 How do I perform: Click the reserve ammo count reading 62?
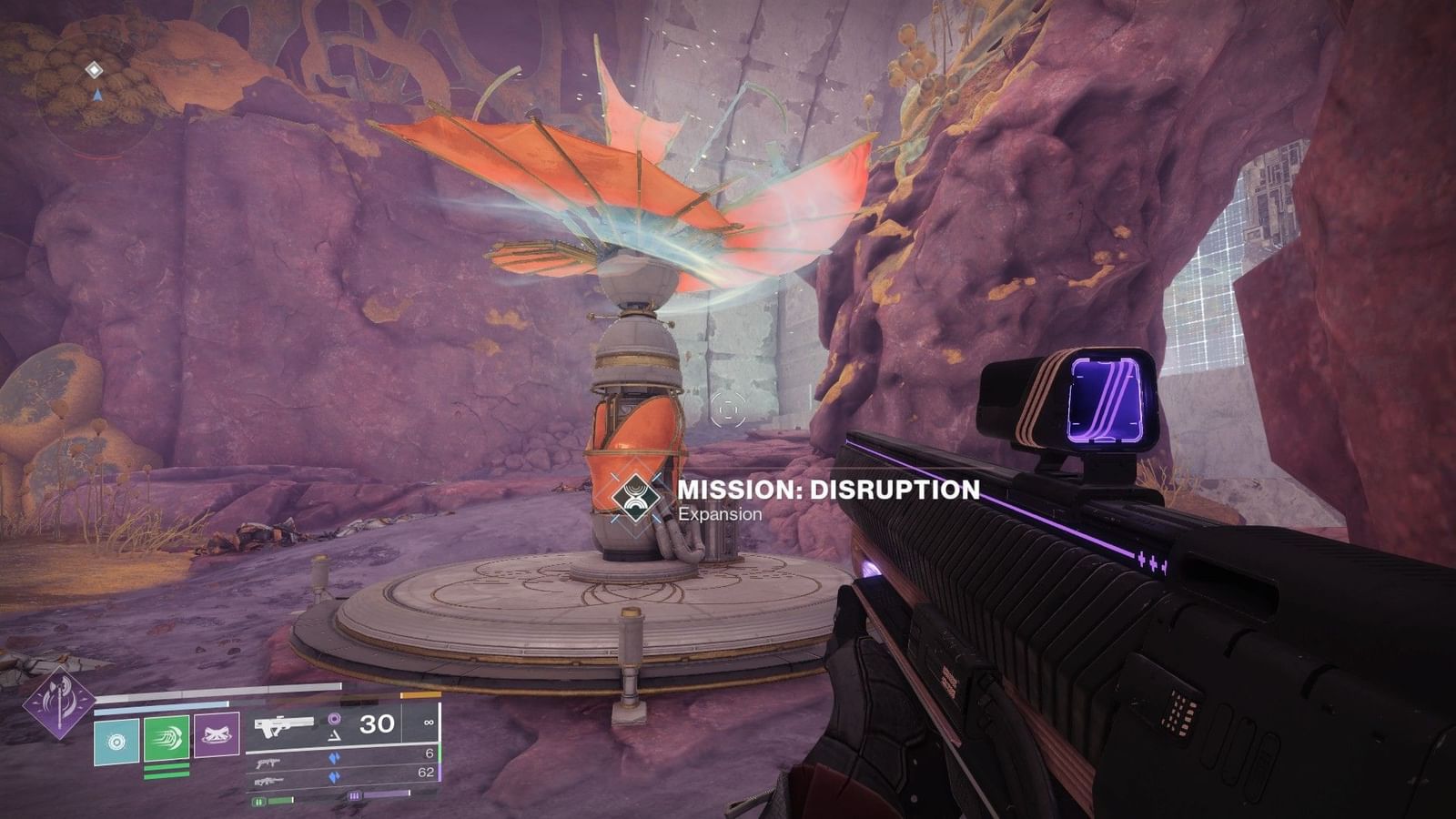click(428, 773)
